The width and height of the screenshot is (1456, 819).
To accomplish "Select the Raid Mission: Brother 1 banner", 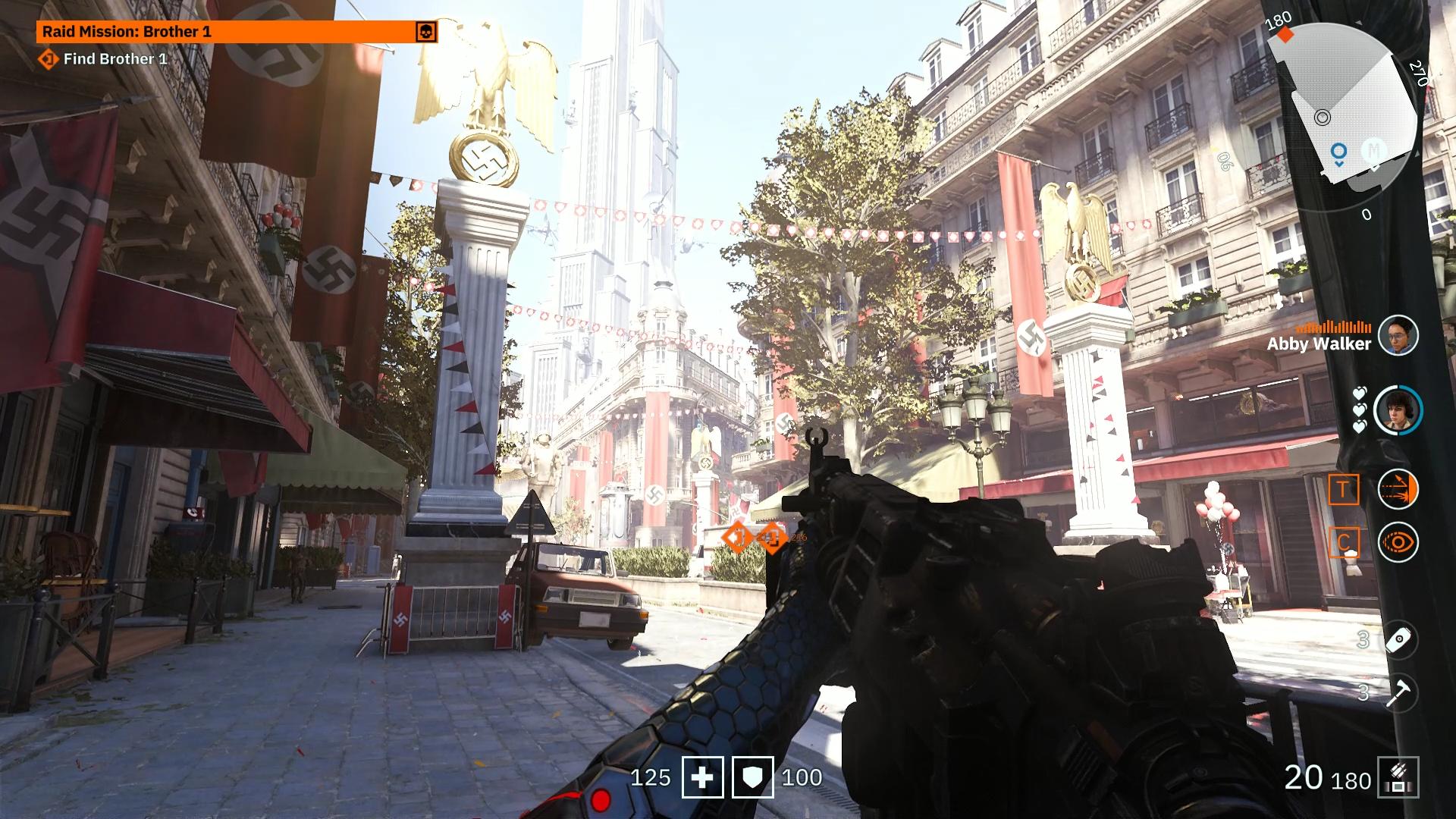I will click(226, 32).
